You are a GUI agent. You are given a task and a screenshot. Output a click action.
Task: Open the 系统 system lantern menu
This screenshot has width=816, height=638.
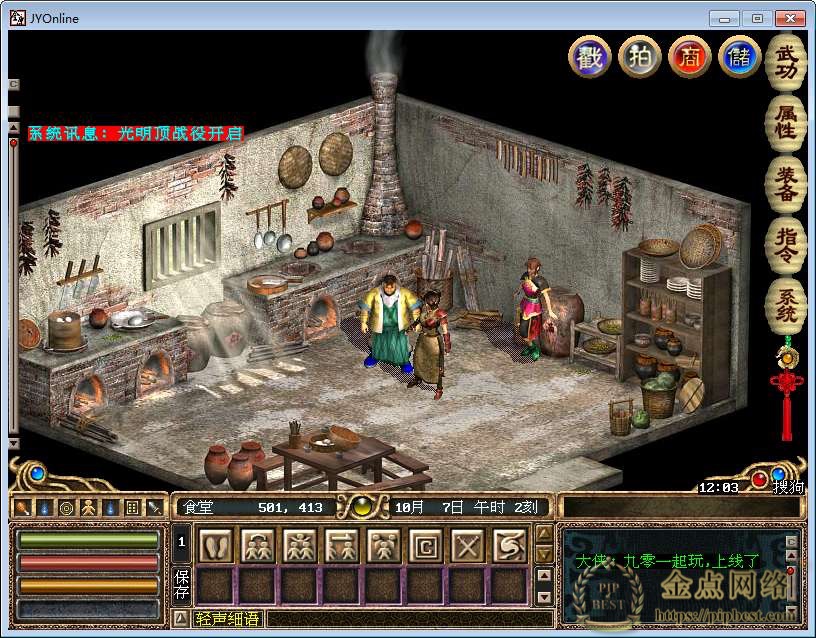click(x=786, y=306)
